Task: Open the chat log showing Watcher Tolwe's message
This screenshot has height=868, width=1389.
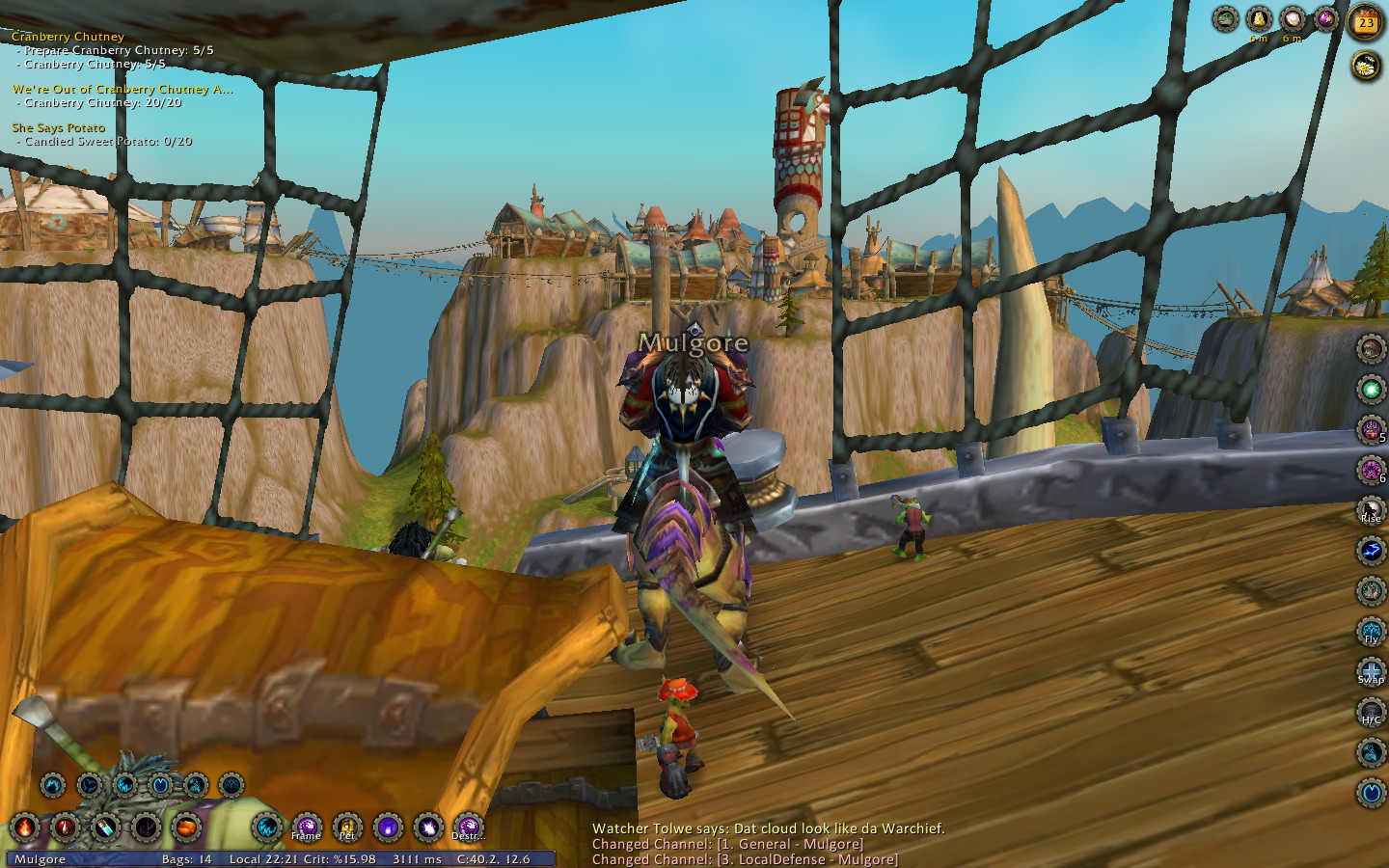Action: (768, 828)
